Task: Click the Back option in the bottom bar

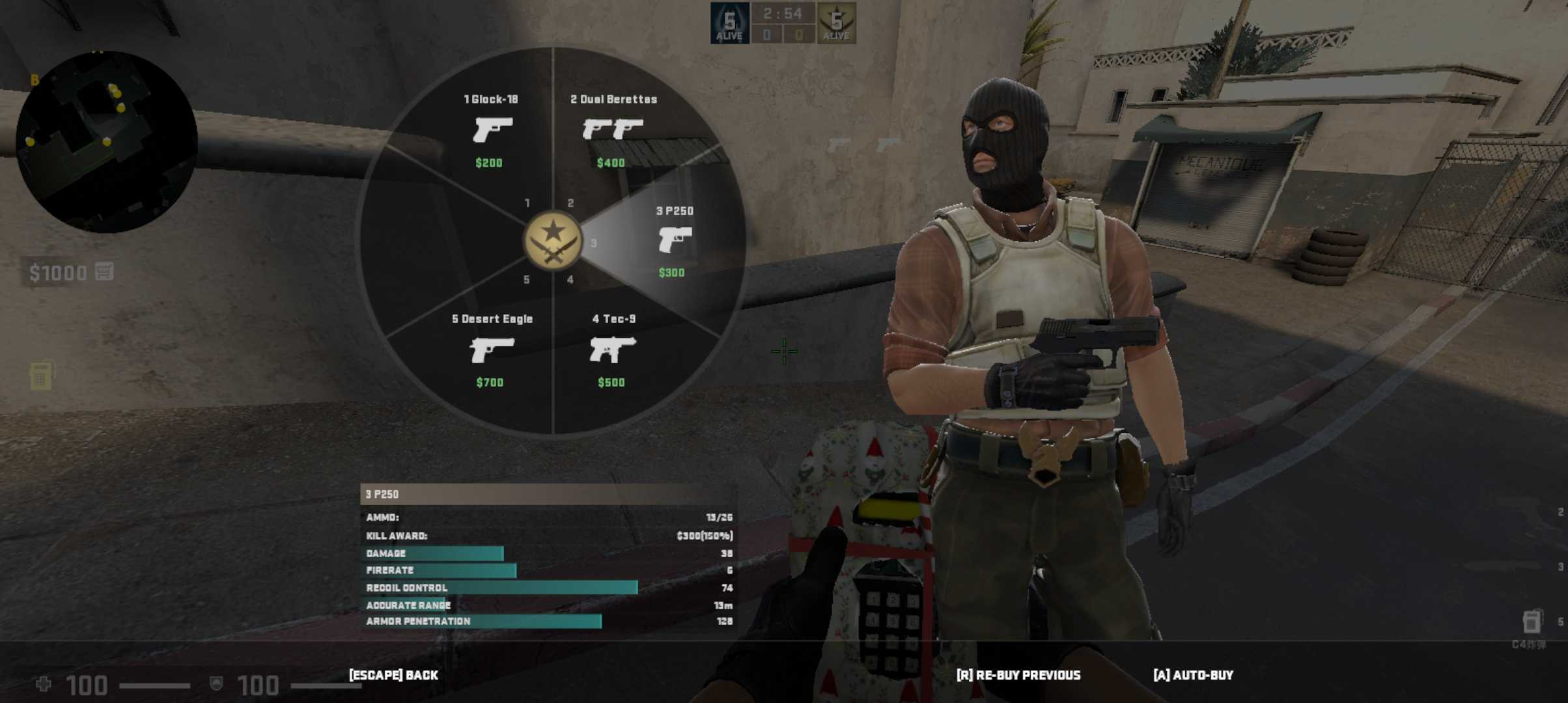Action: [393, 675]
